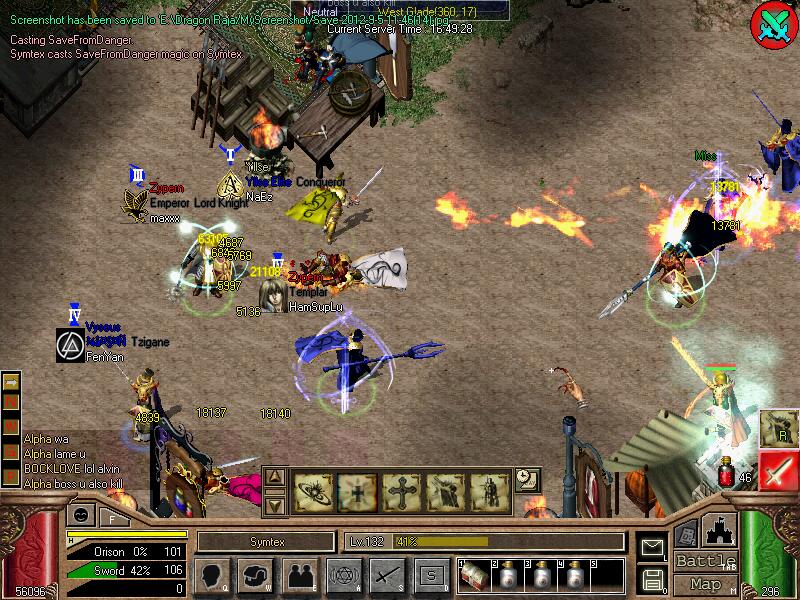Open the castle silhouette icon
800x600 pixels.
(718, 531)
